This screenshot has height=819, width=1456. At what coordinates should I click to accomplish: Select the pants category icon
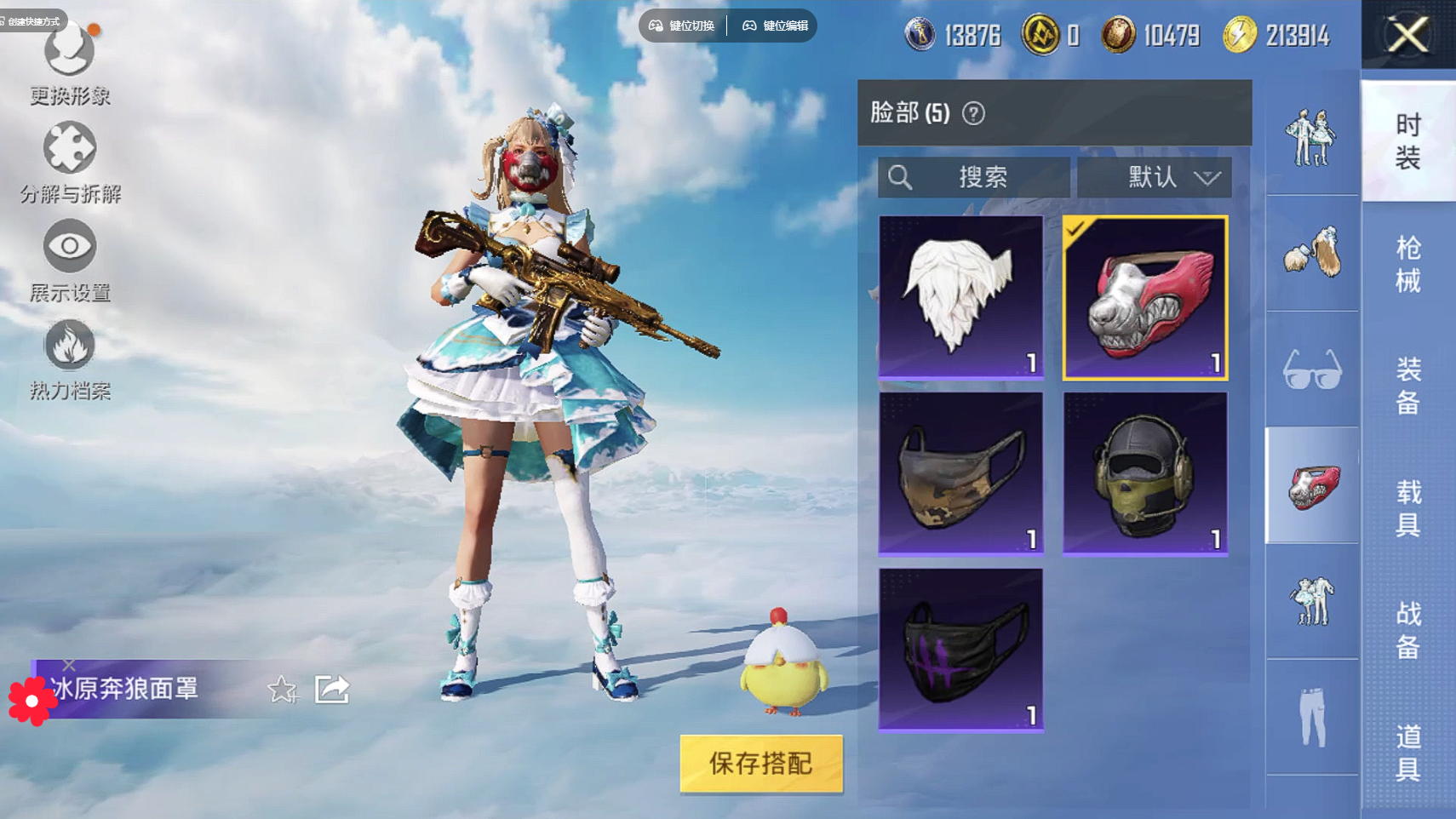(1312, 717)
